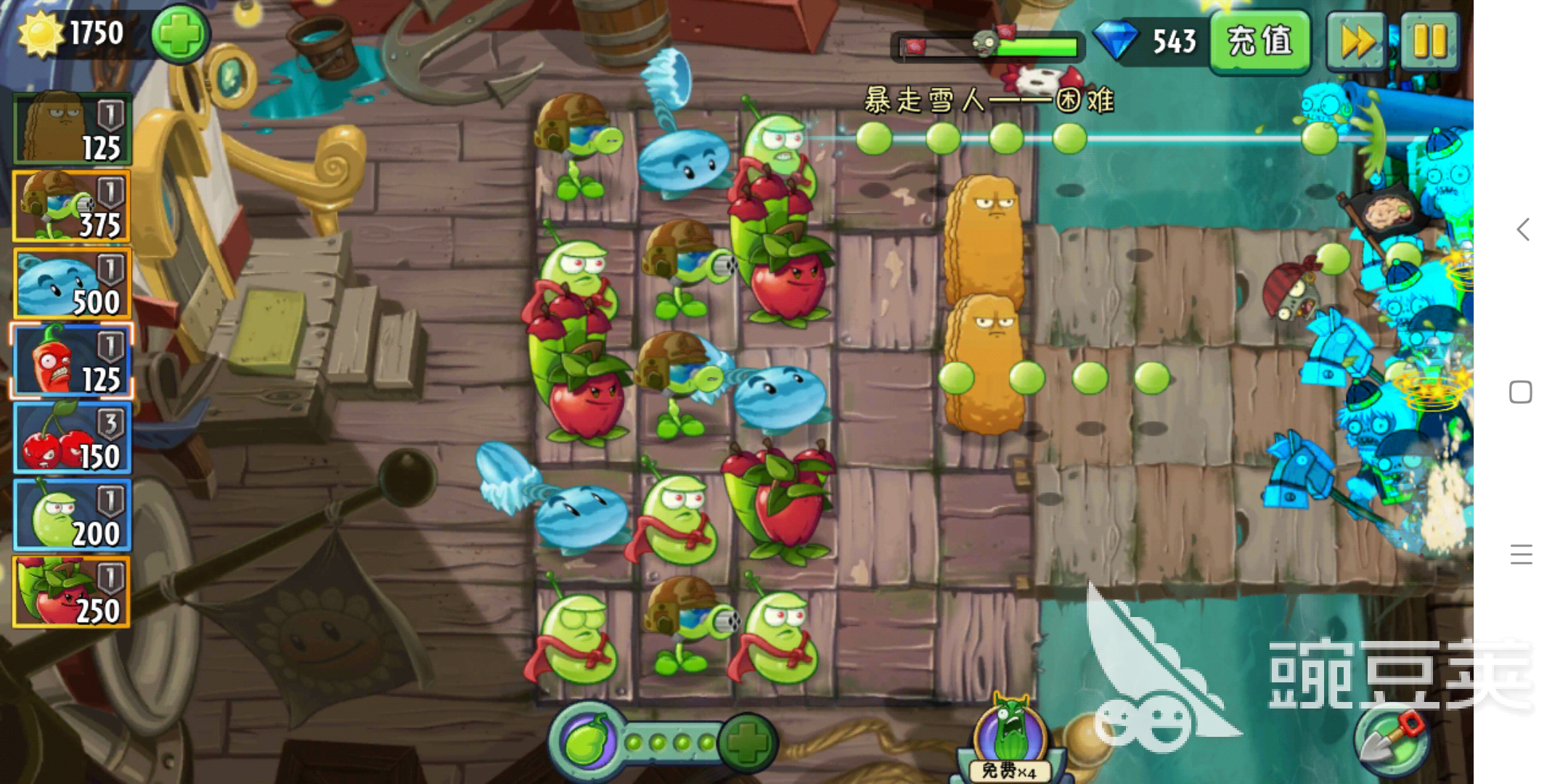Activate the plant food pear icon
1568x784 pixels.
tap(587, 742)
